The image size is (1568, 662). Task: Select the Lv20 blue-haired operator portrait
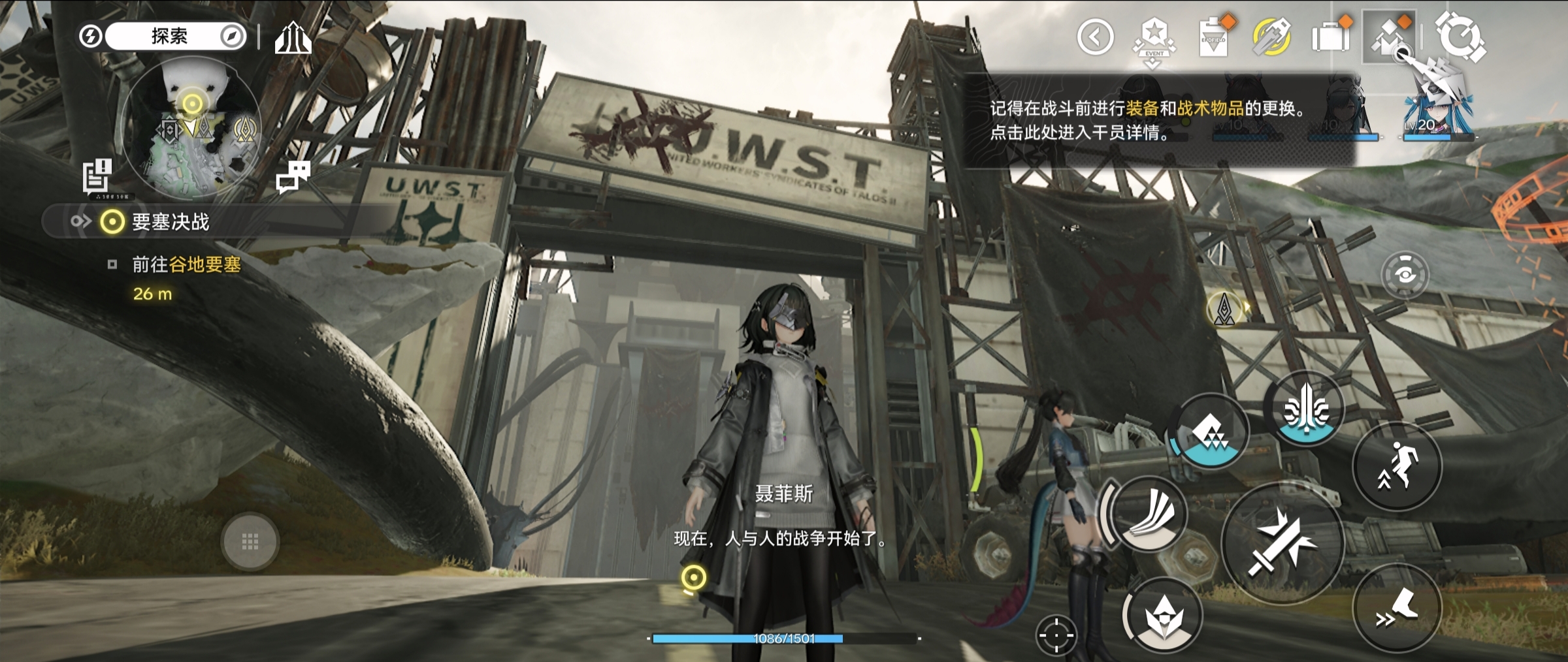coord(1436,111)
